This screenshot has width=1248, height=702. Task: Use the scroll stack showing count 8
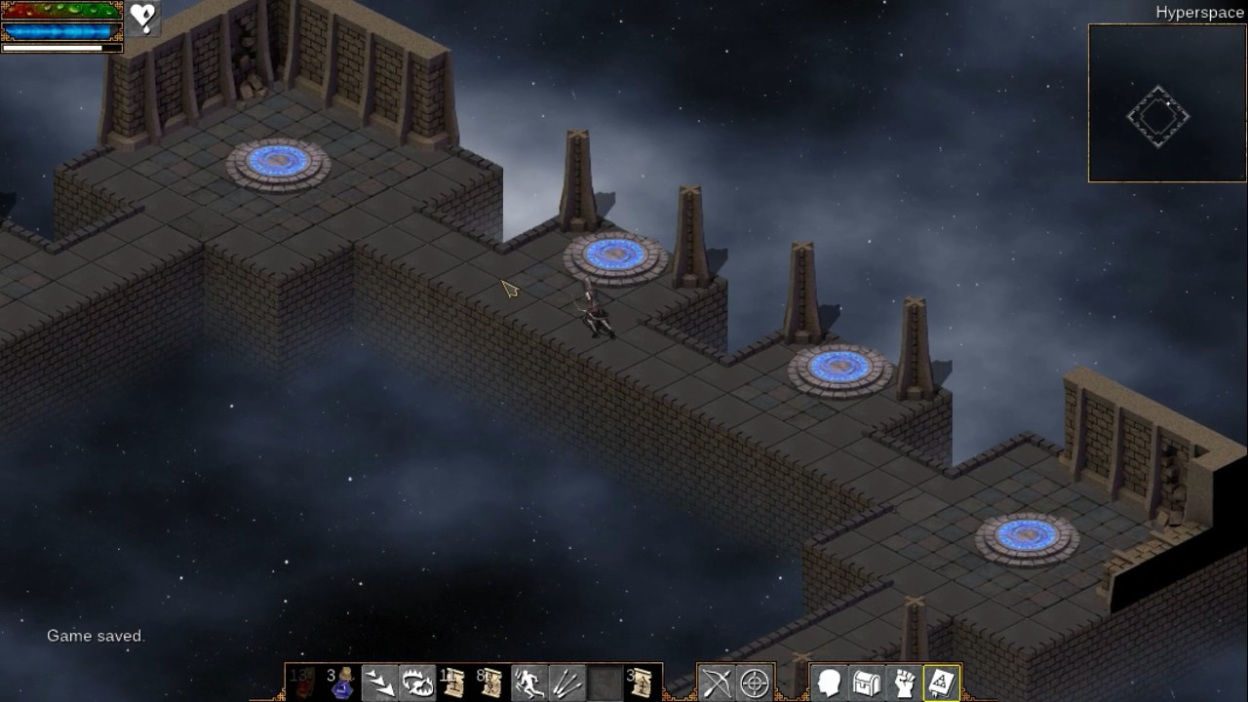[x=491, y=683]
